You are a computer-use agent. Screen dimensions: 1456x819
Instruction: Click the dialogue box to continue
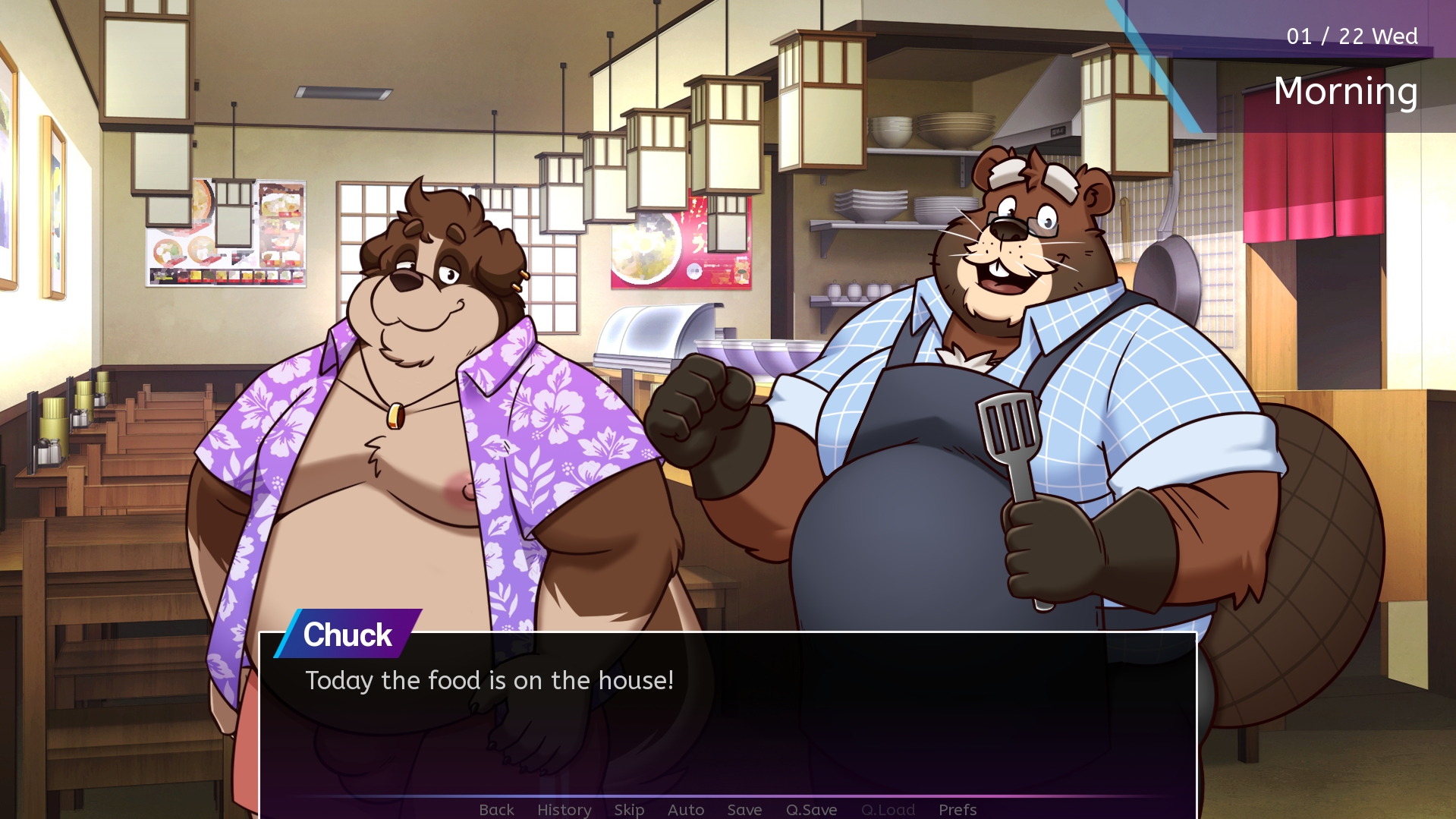pos(727,721)
